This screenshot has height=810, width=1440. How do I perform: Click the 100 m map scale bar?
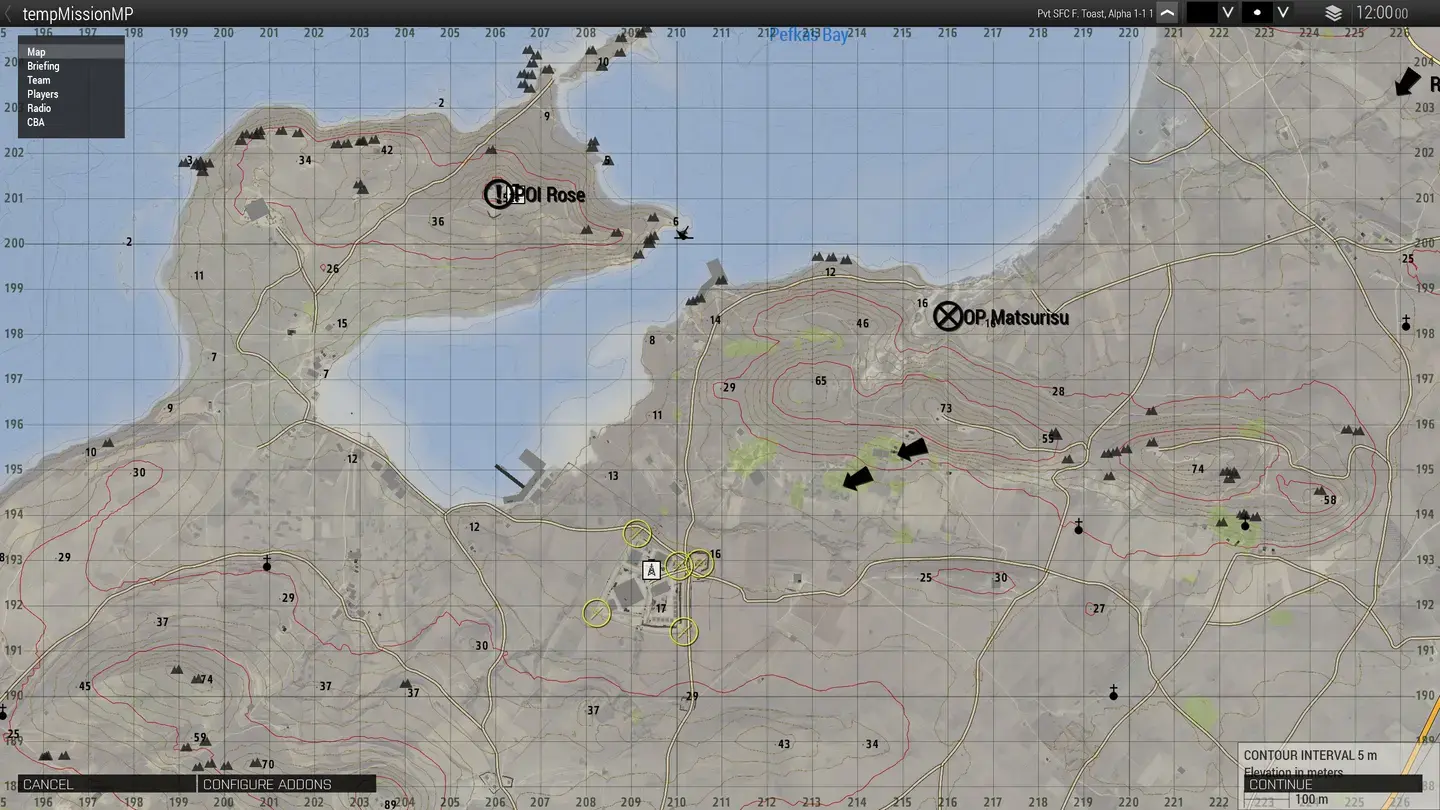(1311, 799)
